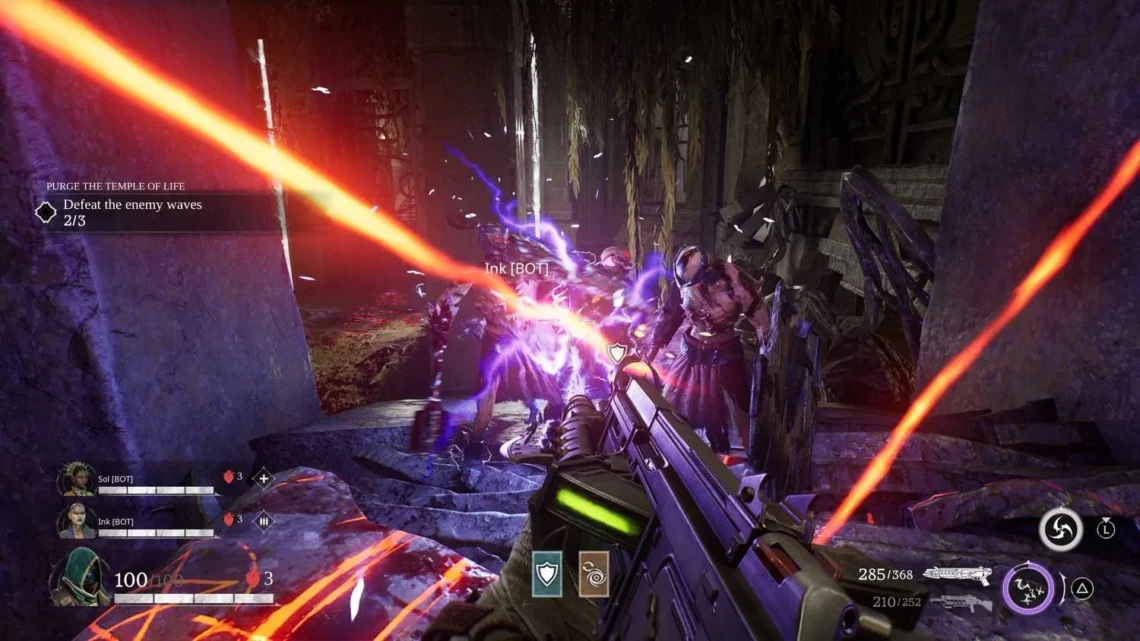Select the "Defeat the enemy waves" objective tracker
This screenshot has width=1140, height=641.
[132, 211]
